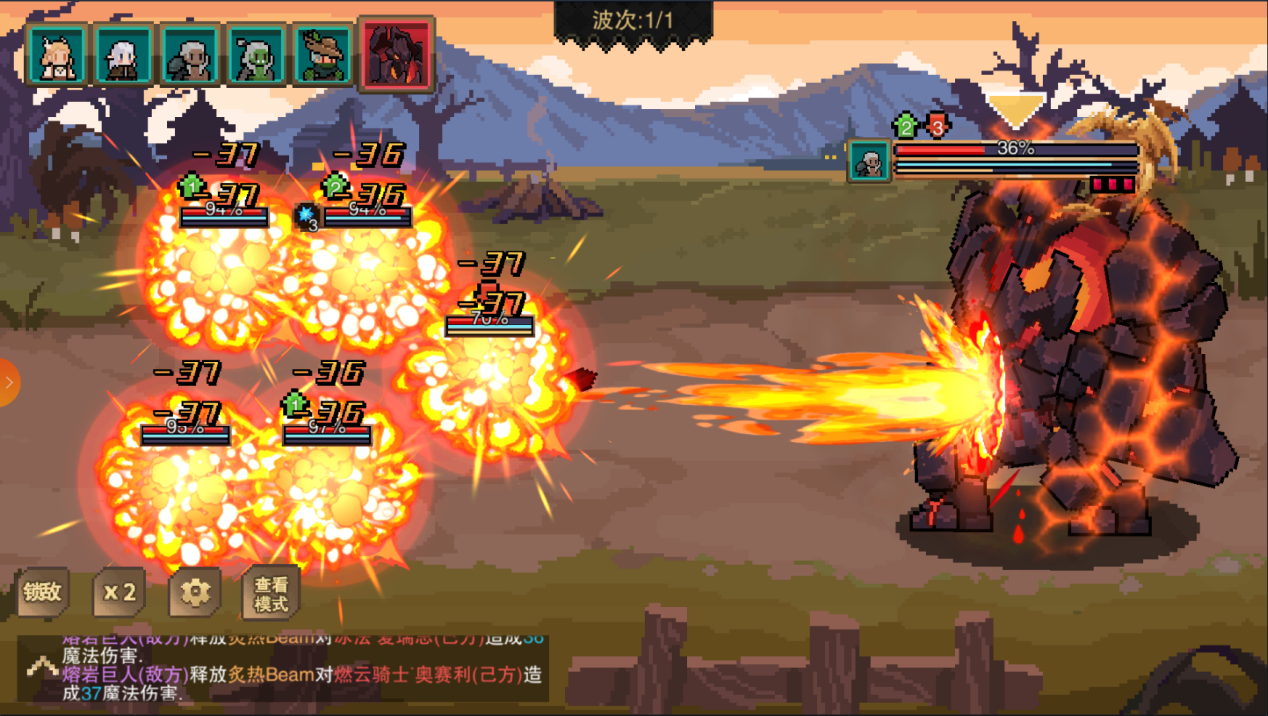This screenshot has width=1268, height=716.
Task: Change battle speed with the x2 button
Action: point(119,593)
